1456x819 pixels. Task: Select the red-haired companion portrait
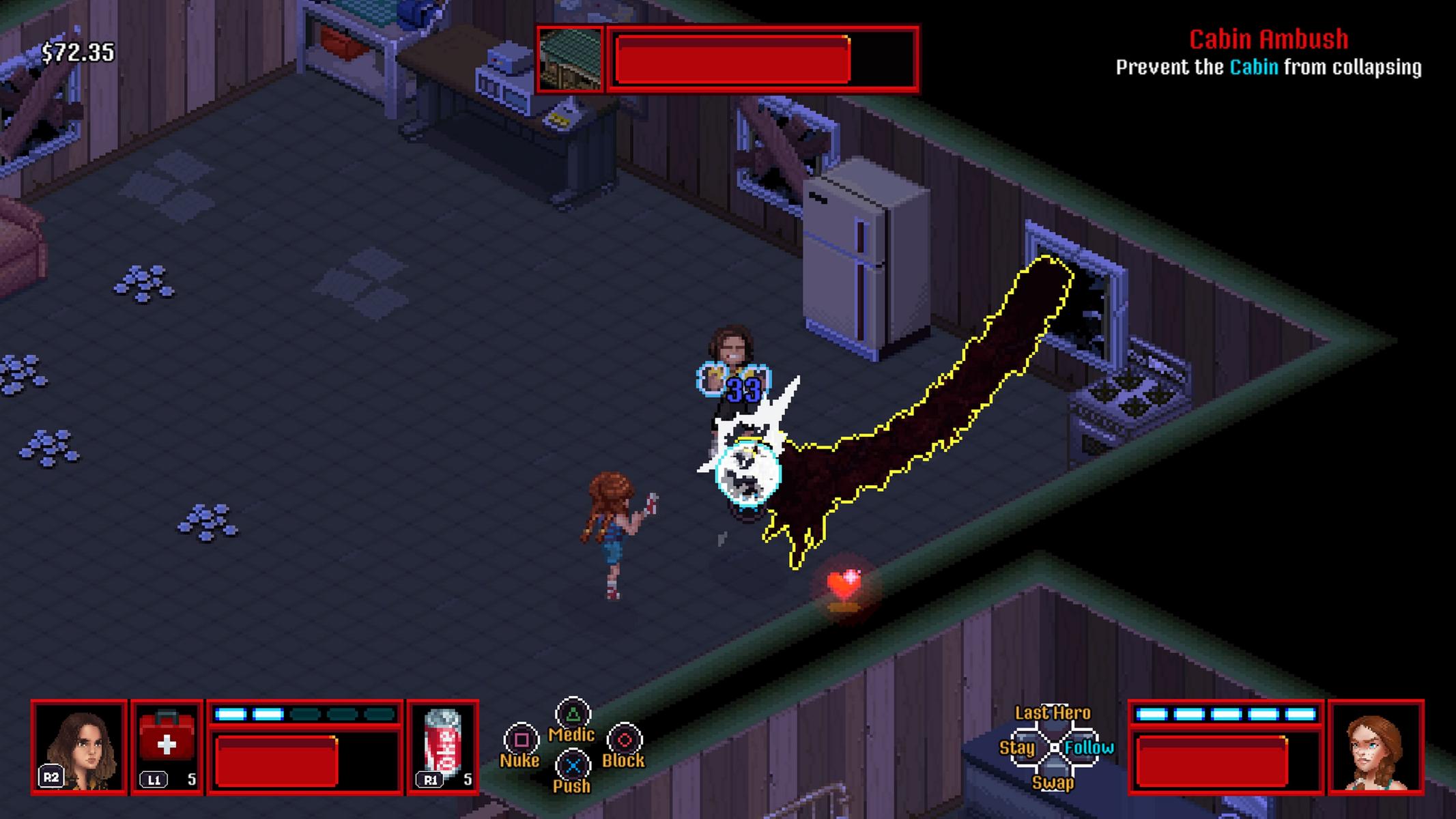tap(1375, 747)
